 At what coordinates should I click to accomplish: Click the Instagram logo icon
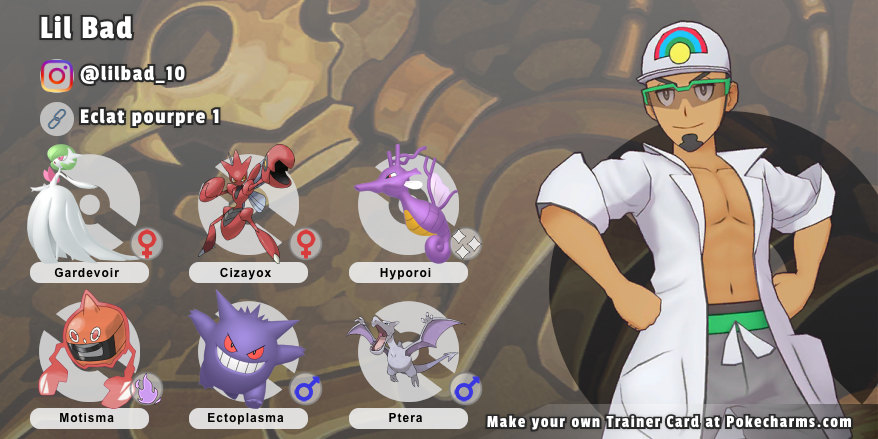point(57,76)
